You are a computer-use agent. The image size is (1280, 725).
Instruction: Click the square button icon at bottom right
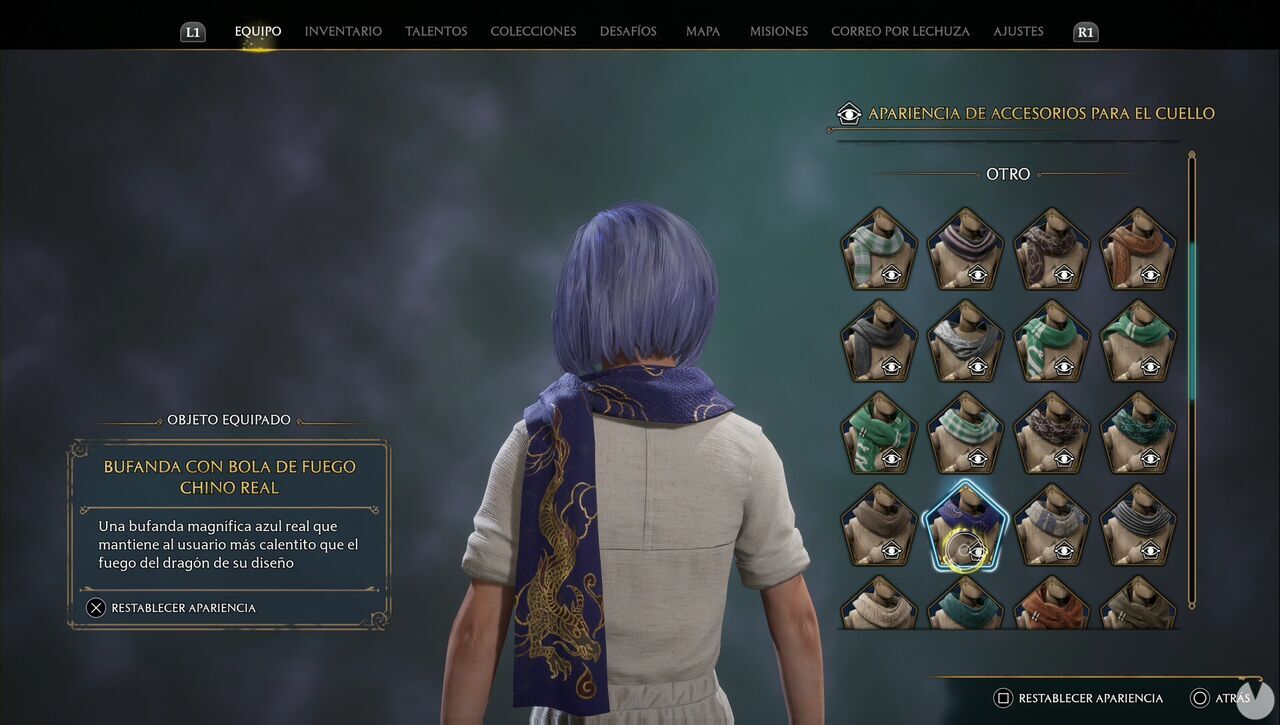click(x=1005, y=698)
